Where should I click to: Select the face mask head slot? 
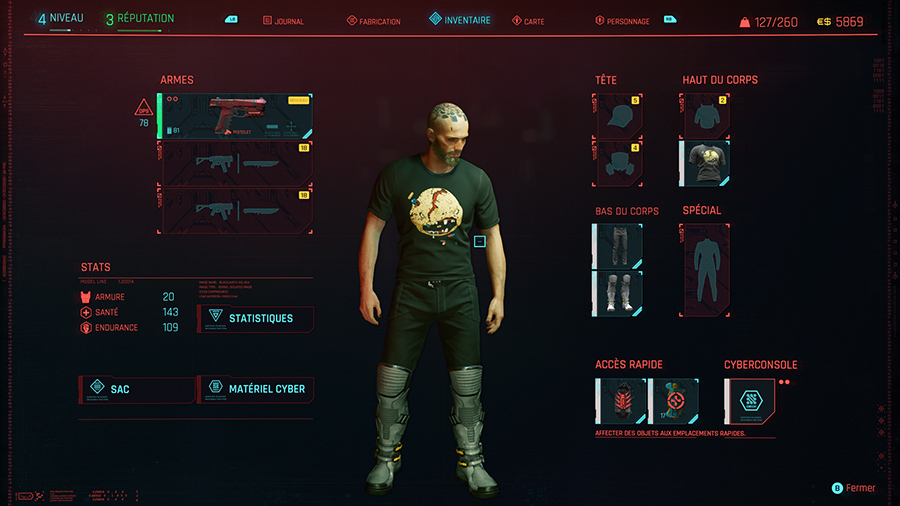click(618, 163)
